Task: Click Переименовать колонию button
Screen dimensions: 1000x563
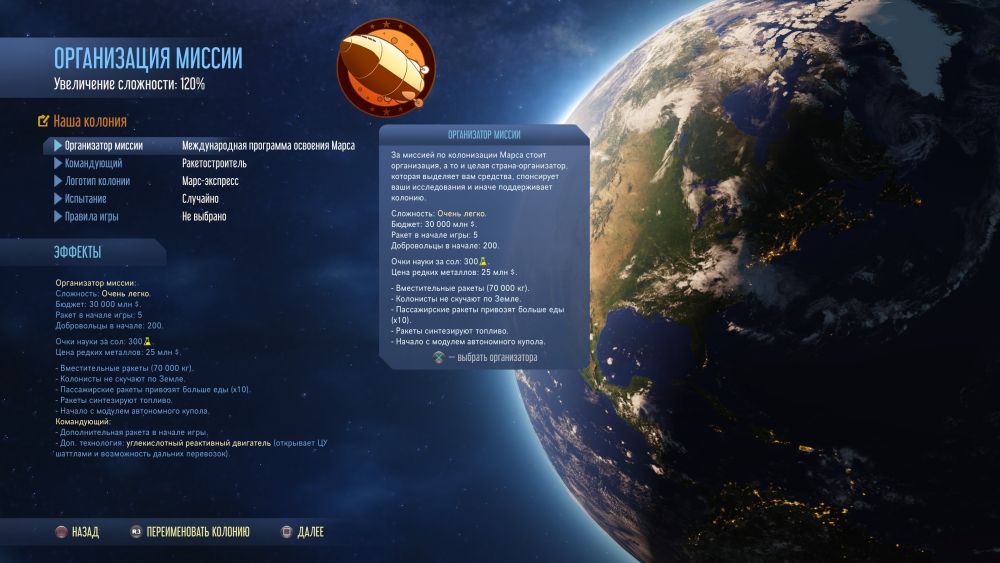Action: click(189, 532)
